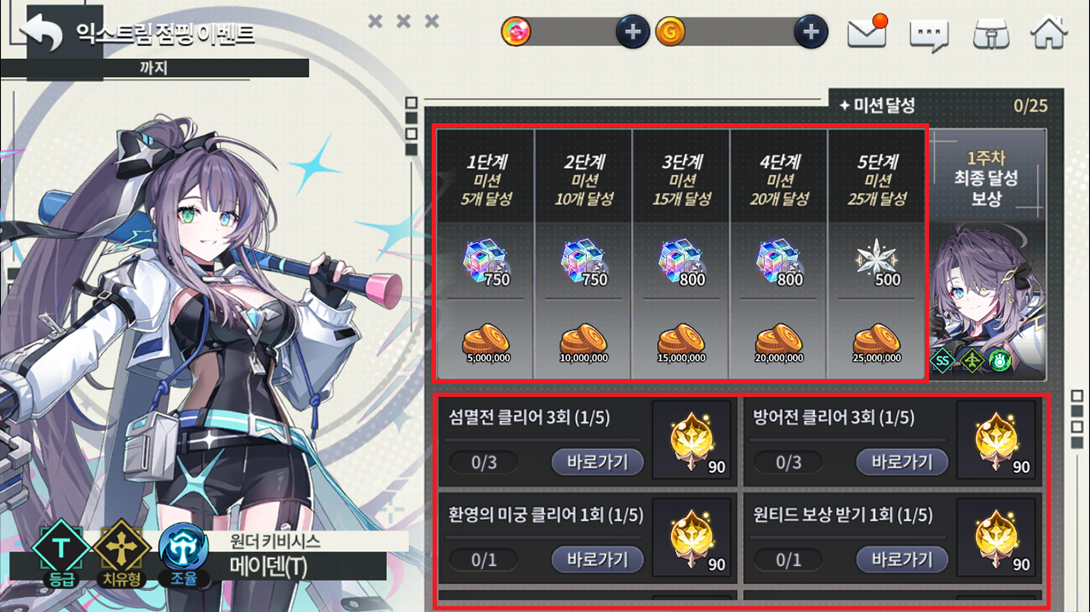The image size is (1090, 612).
Task: Go back using the return arrow
Action: coord(44,34)
